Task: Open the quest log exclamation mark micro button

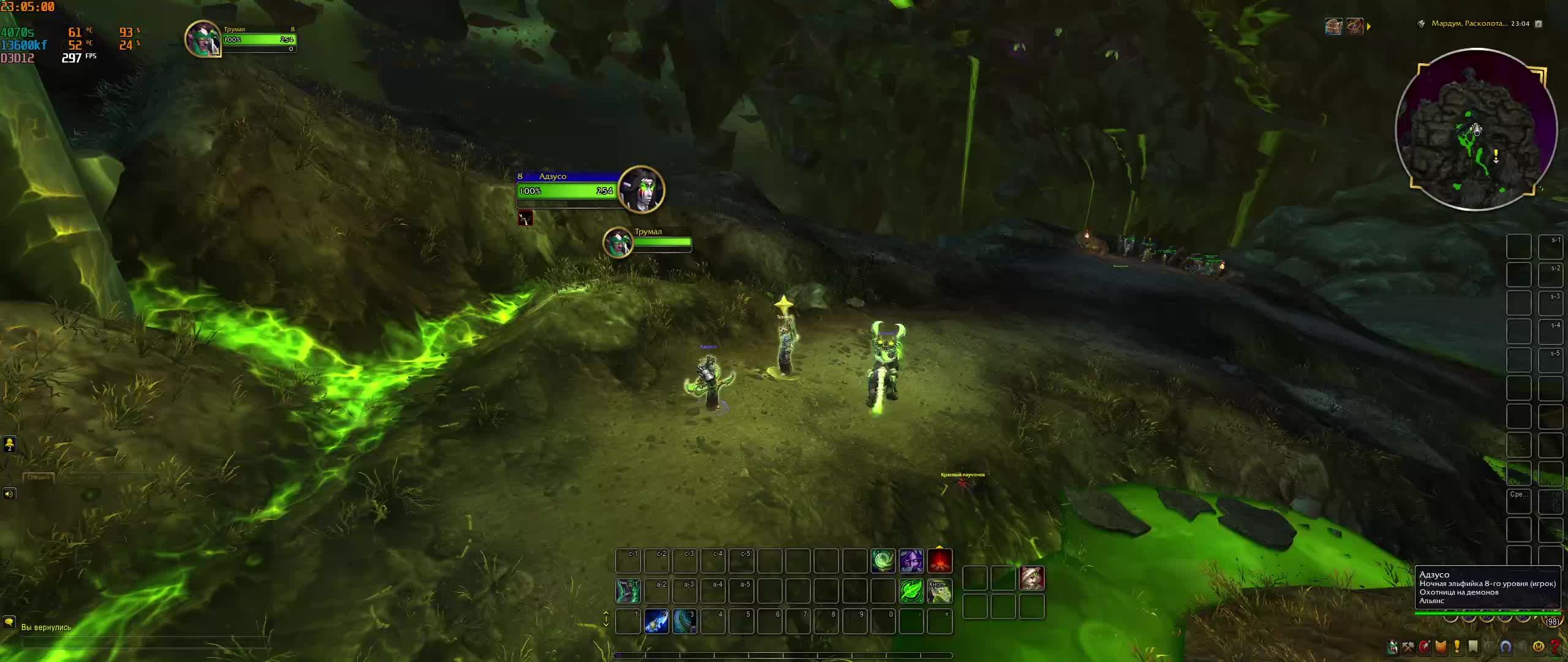Action: click(x=1457, y=647)
